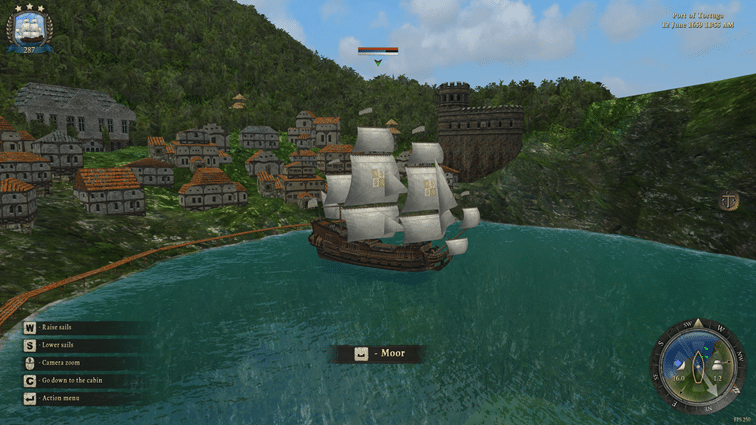Click the ship emblem with three stars

[x=28, y=27]
